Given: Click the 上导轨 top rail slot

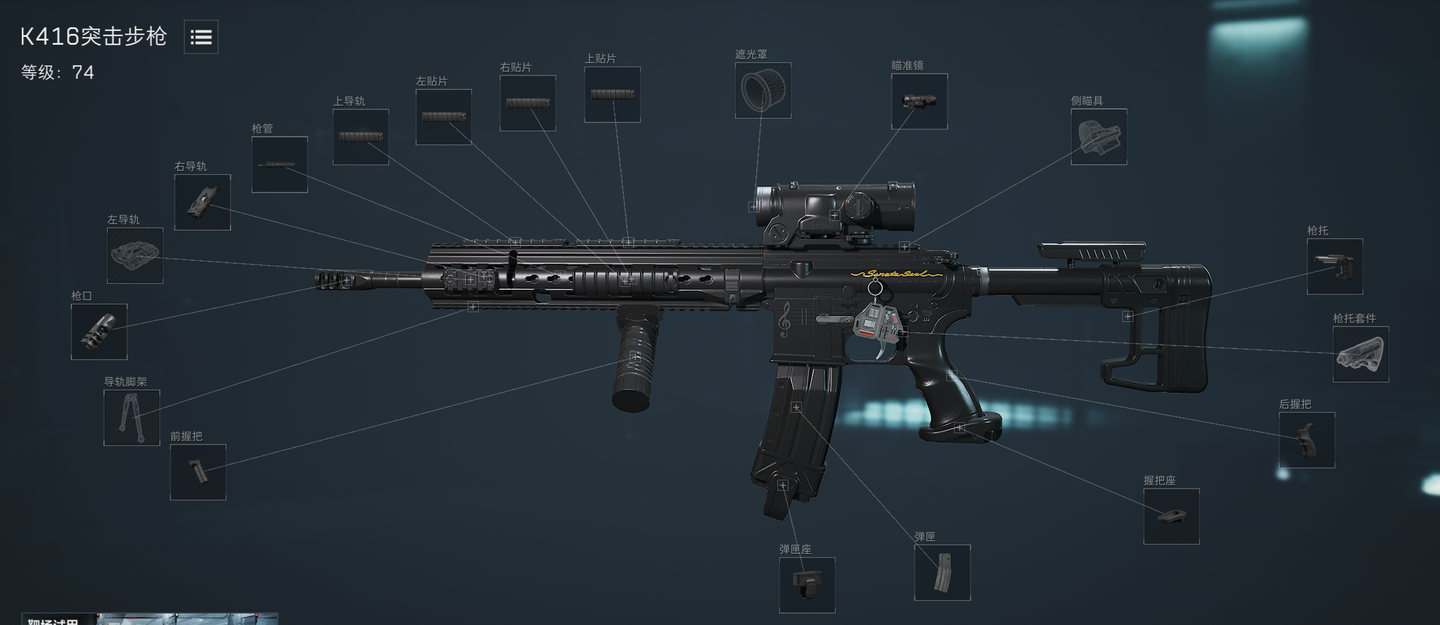Looking at the screenshot, I should tap(360, 137).
